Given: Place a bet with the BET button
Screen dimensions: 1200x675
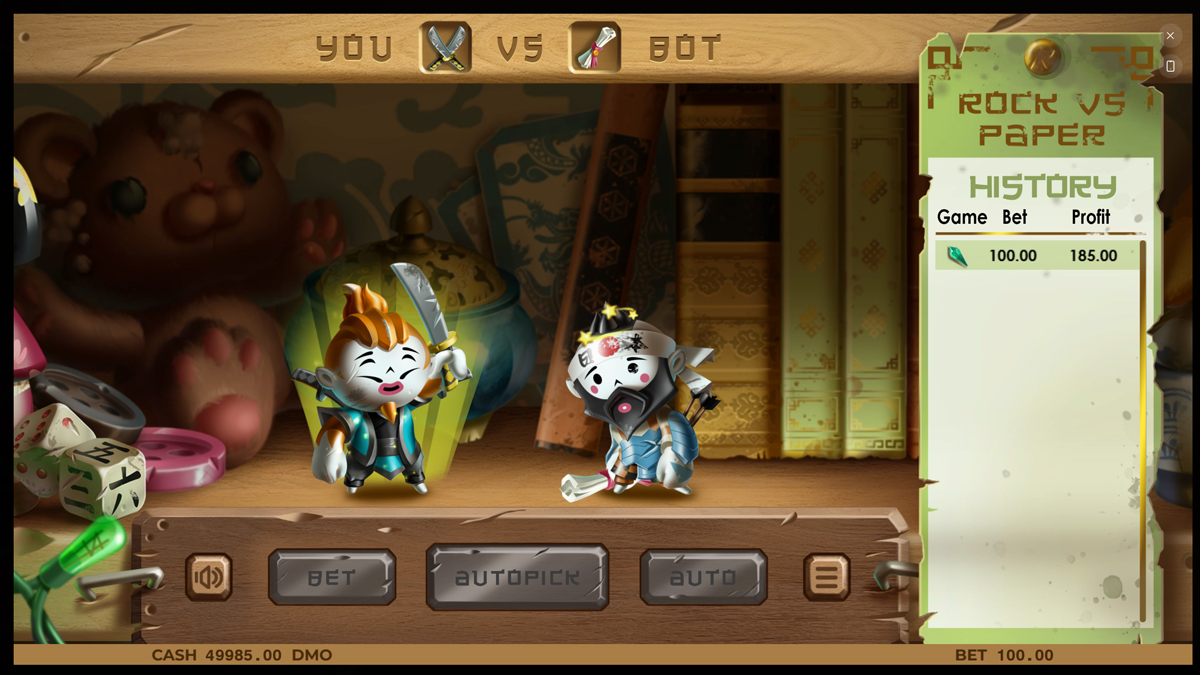Looking at the screenshot, I should pyautogui.click(x=332, y=577).
